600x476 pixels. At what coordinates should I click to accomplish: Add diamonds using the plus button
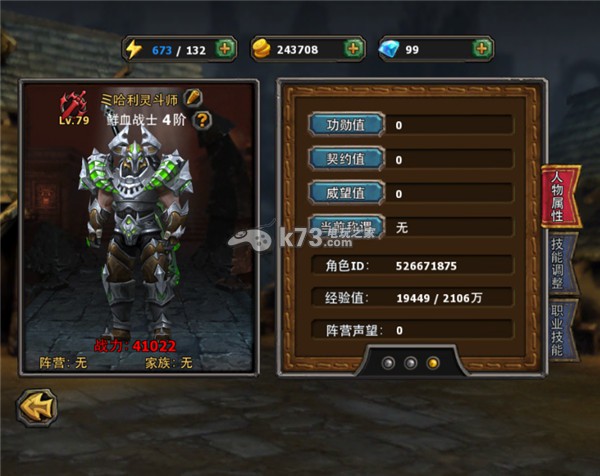tap(482, 49)
